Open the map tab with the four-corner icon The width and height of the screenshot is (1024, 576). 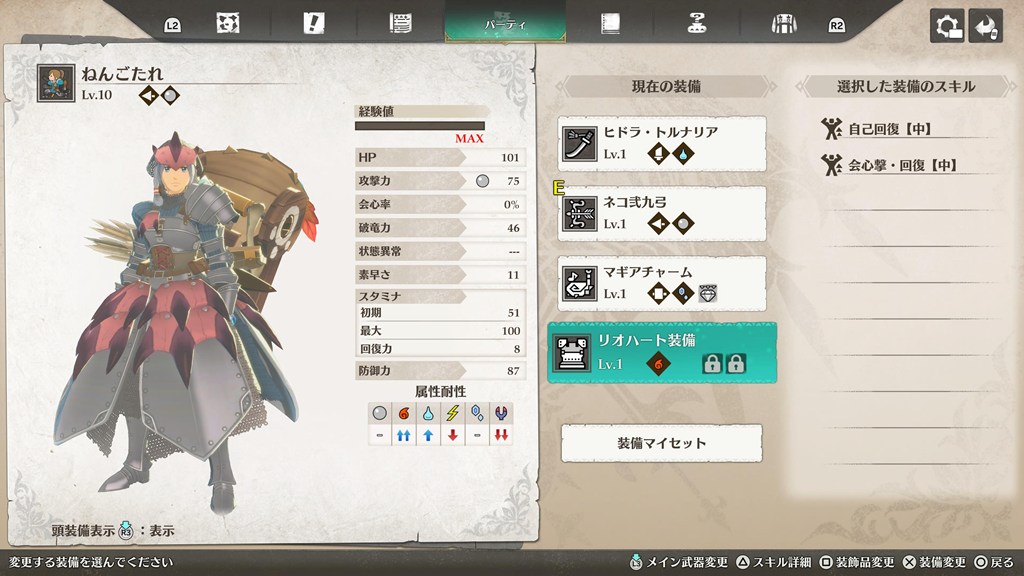(x=227, y=24)
